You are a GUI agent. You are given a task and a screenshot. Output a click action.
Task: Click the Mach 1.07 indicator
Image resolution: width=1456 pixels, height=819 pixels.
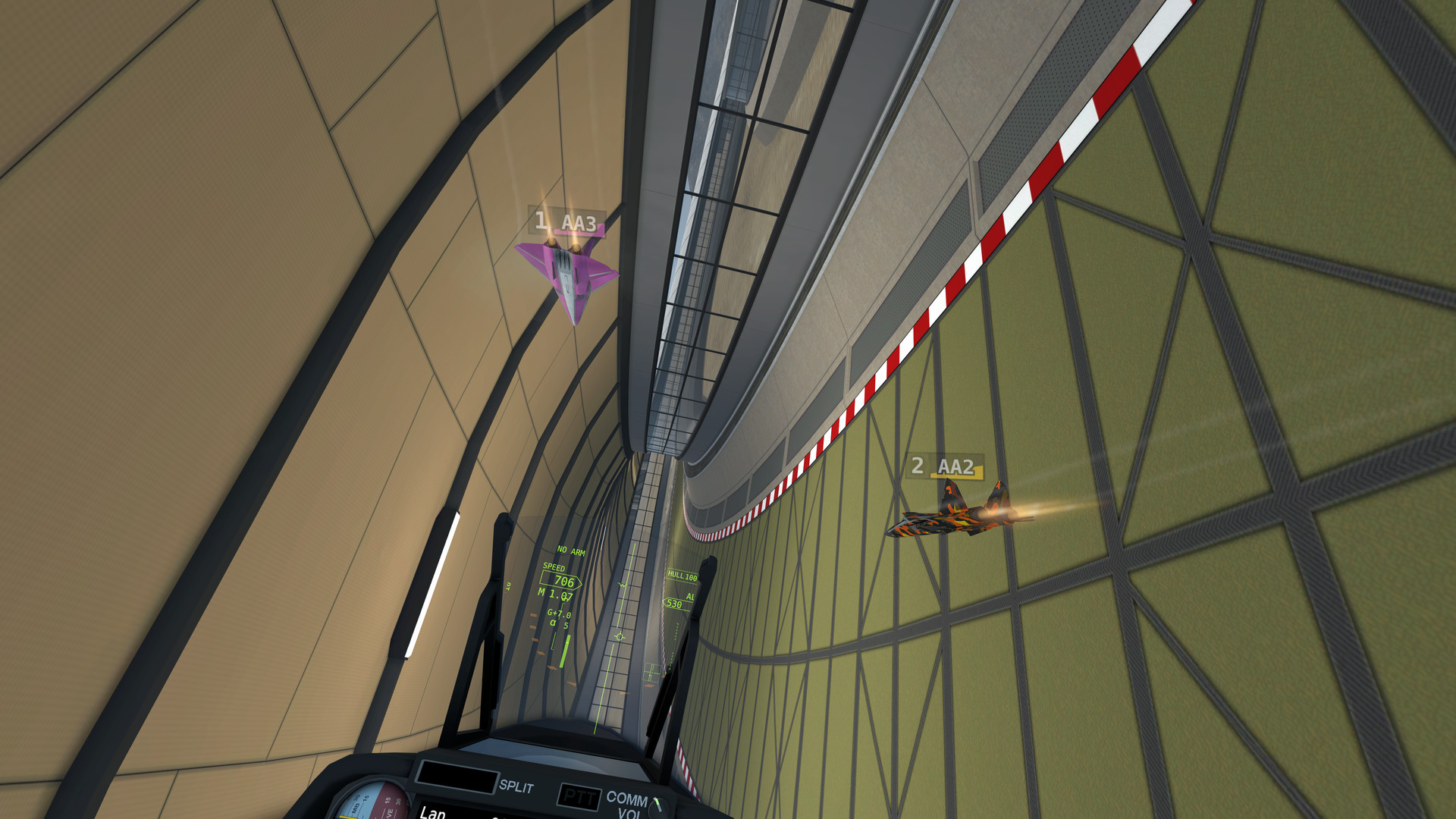click(x=554, y=595)
